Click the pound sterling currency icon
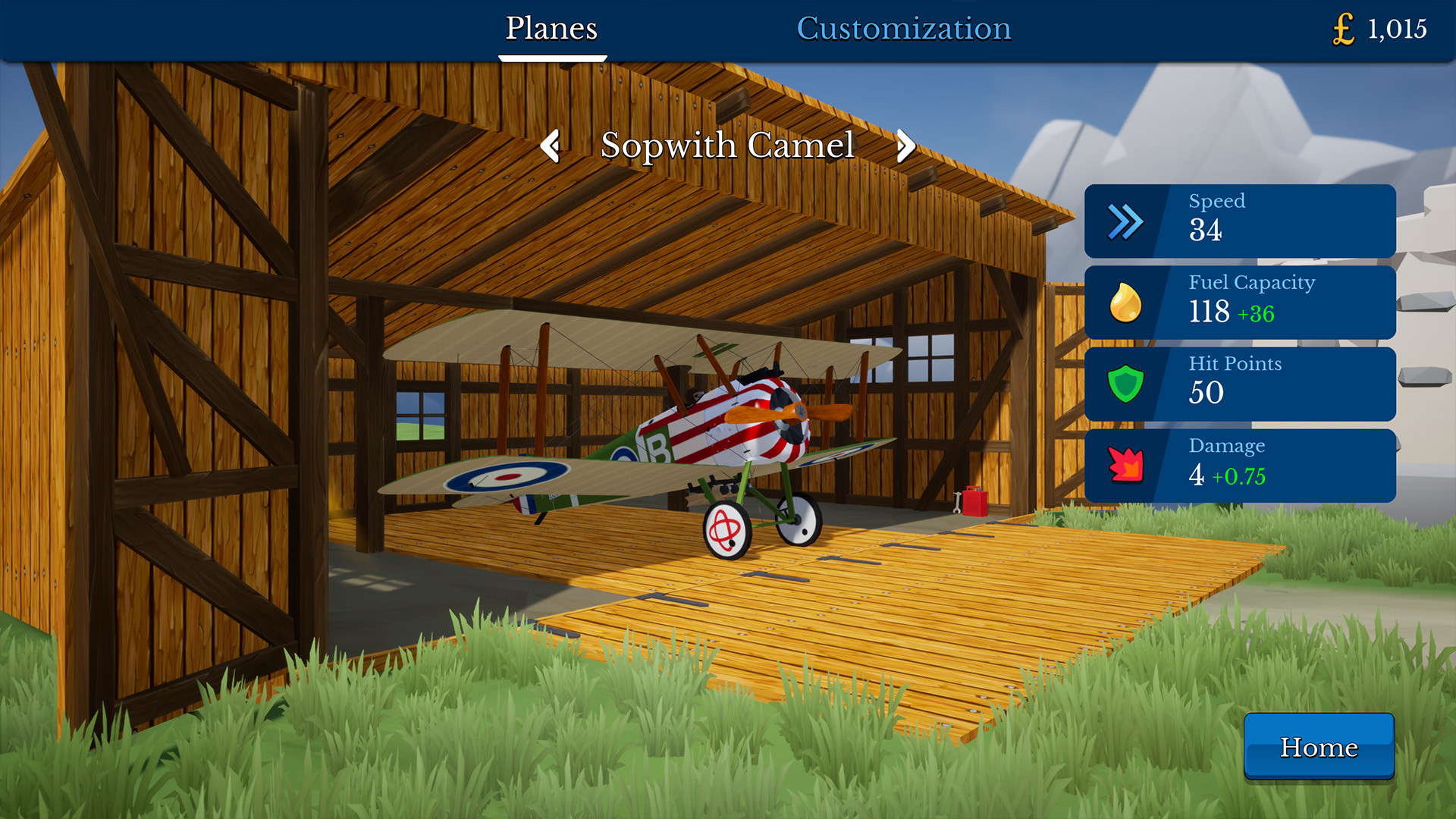Screen dimensions: 1456x819 point(1343,29)
